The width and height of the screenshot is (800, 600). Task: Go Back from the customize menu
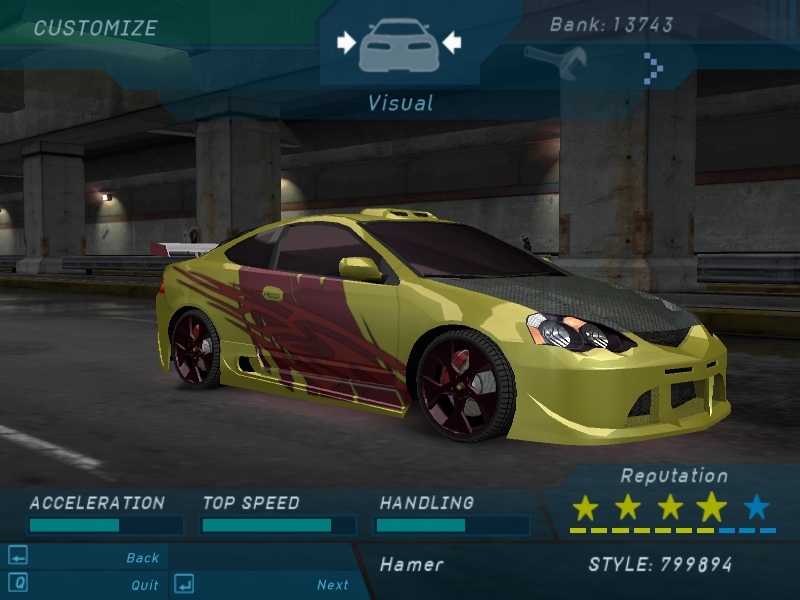142,558
